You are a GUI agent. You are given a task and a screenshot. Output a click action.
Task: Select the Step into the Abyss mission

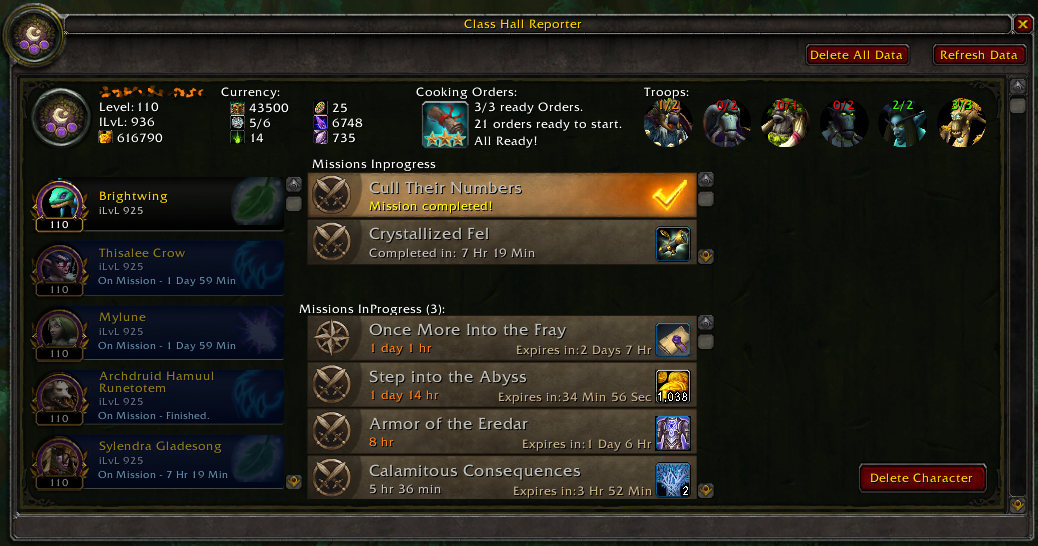point(480,386)
